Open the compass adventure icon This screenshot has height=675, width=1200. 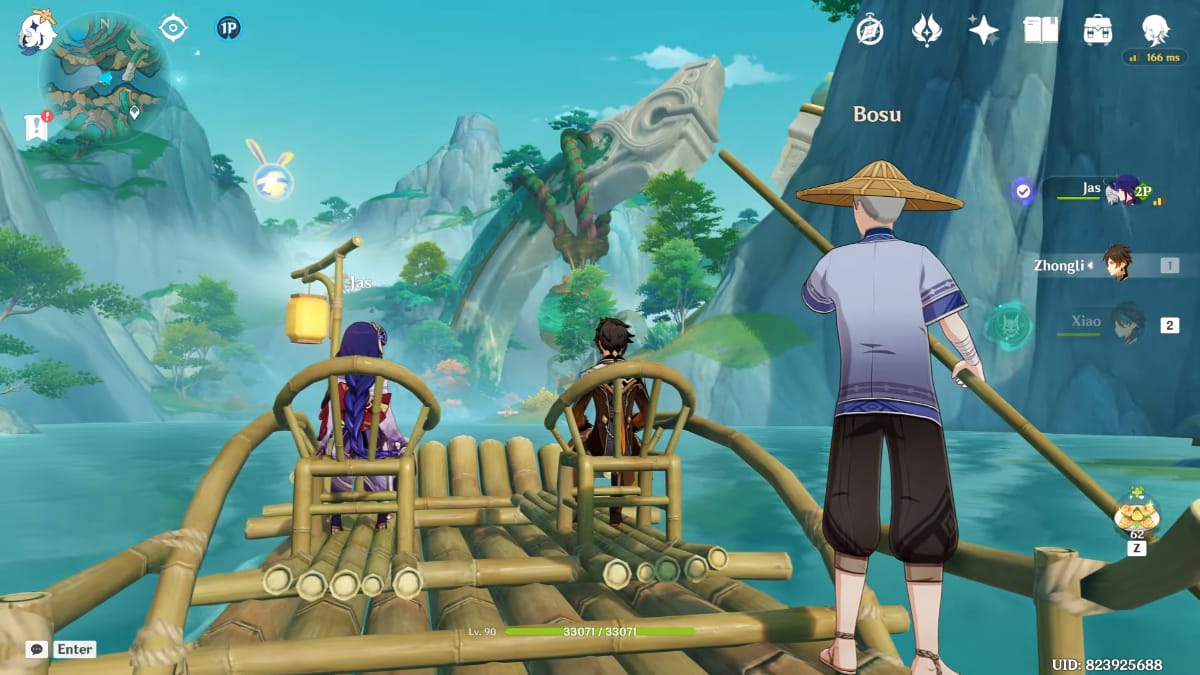870,30
